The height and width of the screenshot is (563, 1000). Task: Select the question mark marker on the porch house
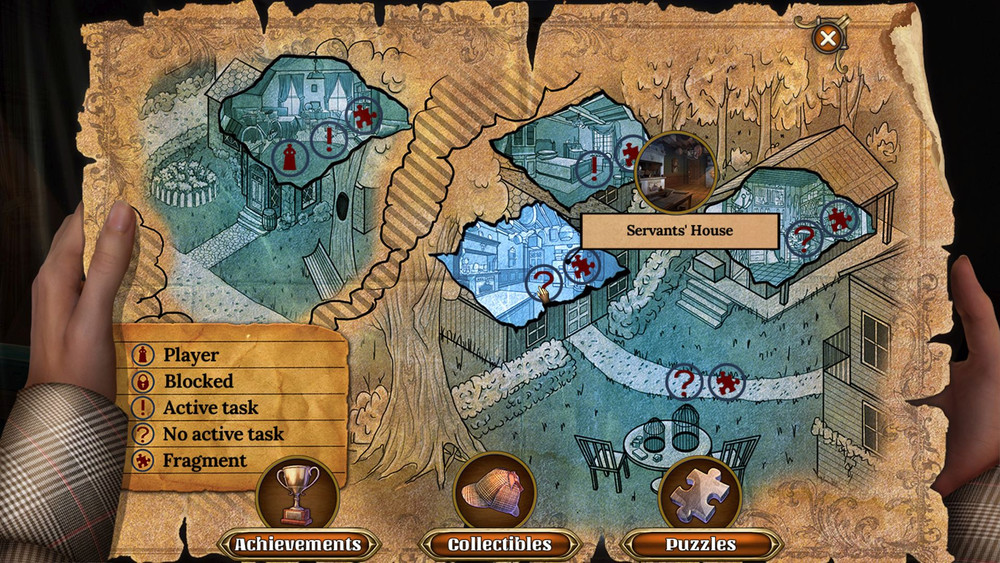click(x=802, y=238)
